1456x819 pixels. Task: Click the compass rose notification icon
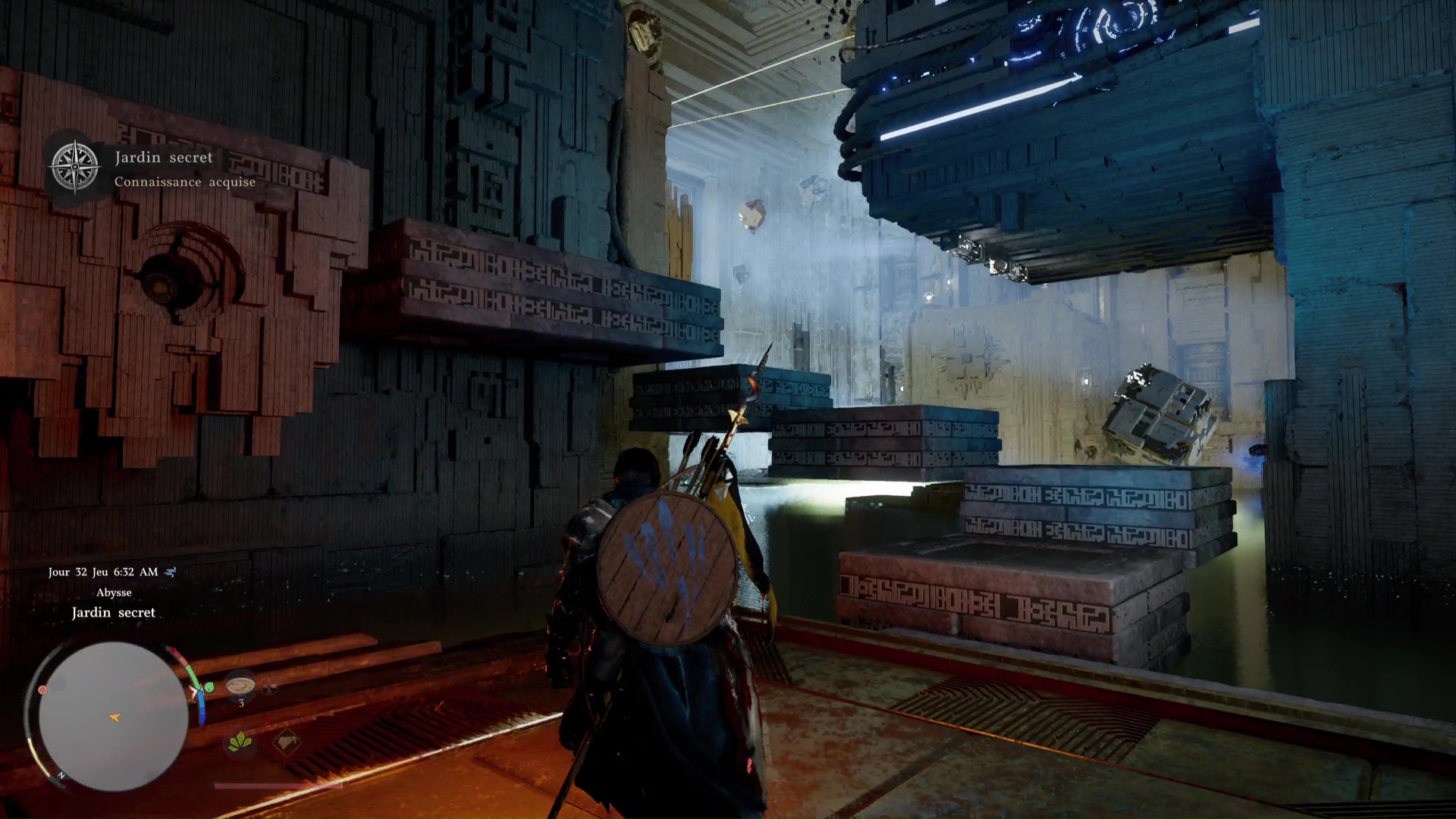pos(74,167)
